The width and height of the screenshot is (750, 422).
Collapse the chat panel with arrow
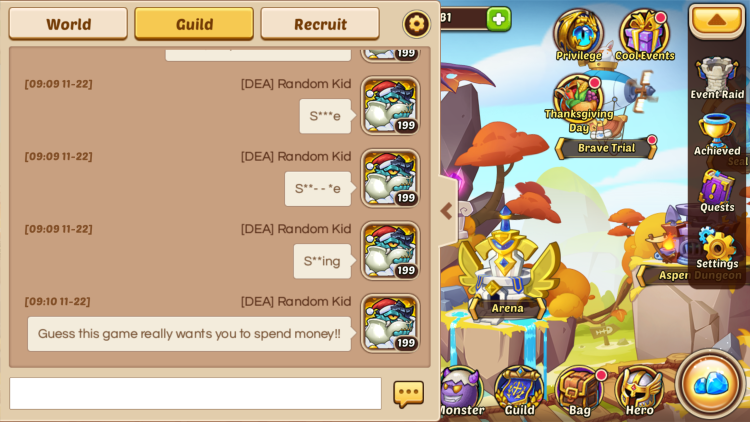click(446, 211)
